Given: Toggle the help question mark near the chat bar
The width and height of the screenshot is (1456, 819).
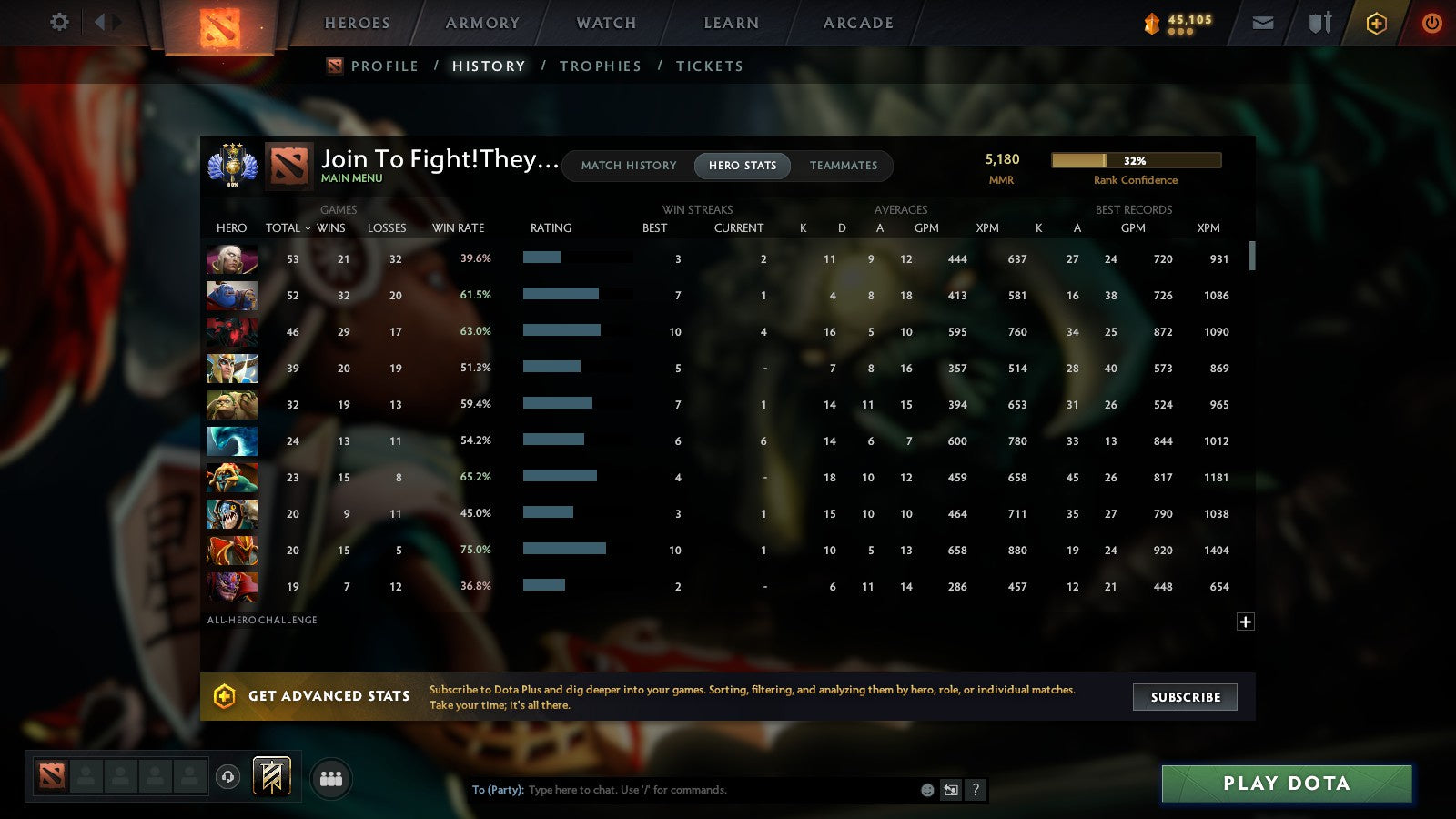Looking at the screenshot, I should click(x=975, y=791).
